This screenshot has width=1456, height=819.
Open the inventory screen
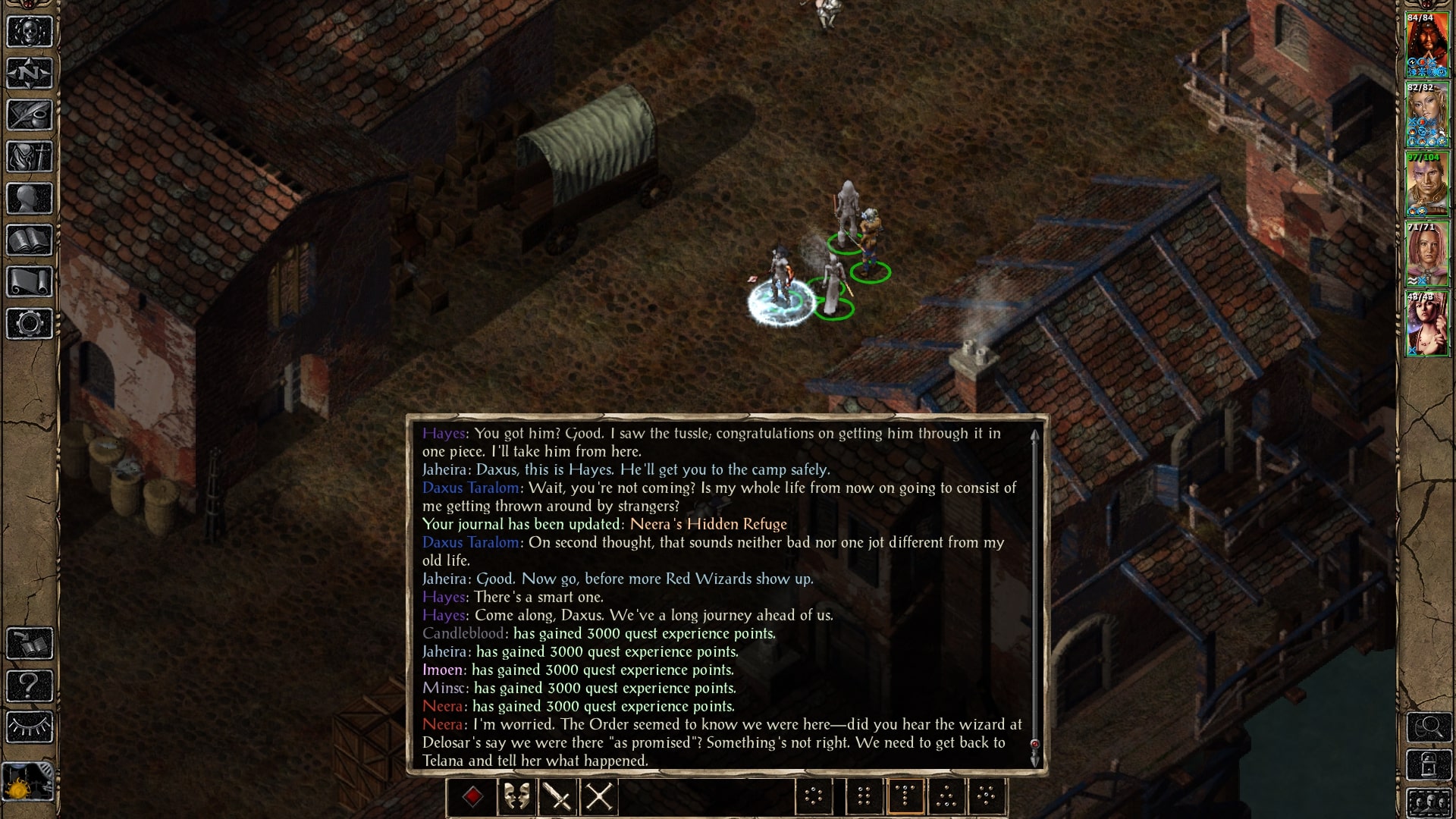pyautogui.click(x=28, y=156)
